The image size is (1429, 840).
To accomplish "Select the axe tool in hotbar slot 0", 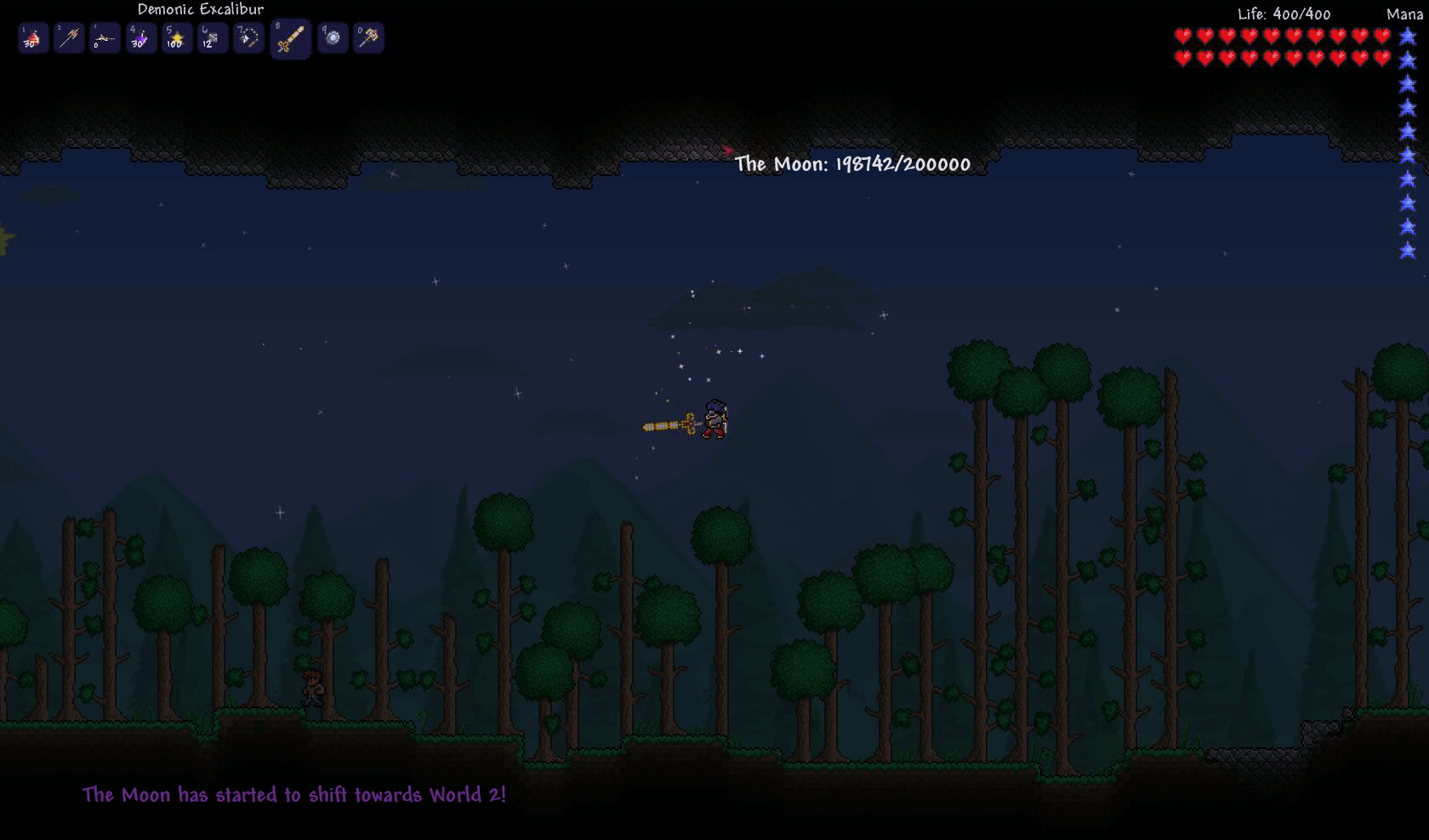I will point(368,37).
